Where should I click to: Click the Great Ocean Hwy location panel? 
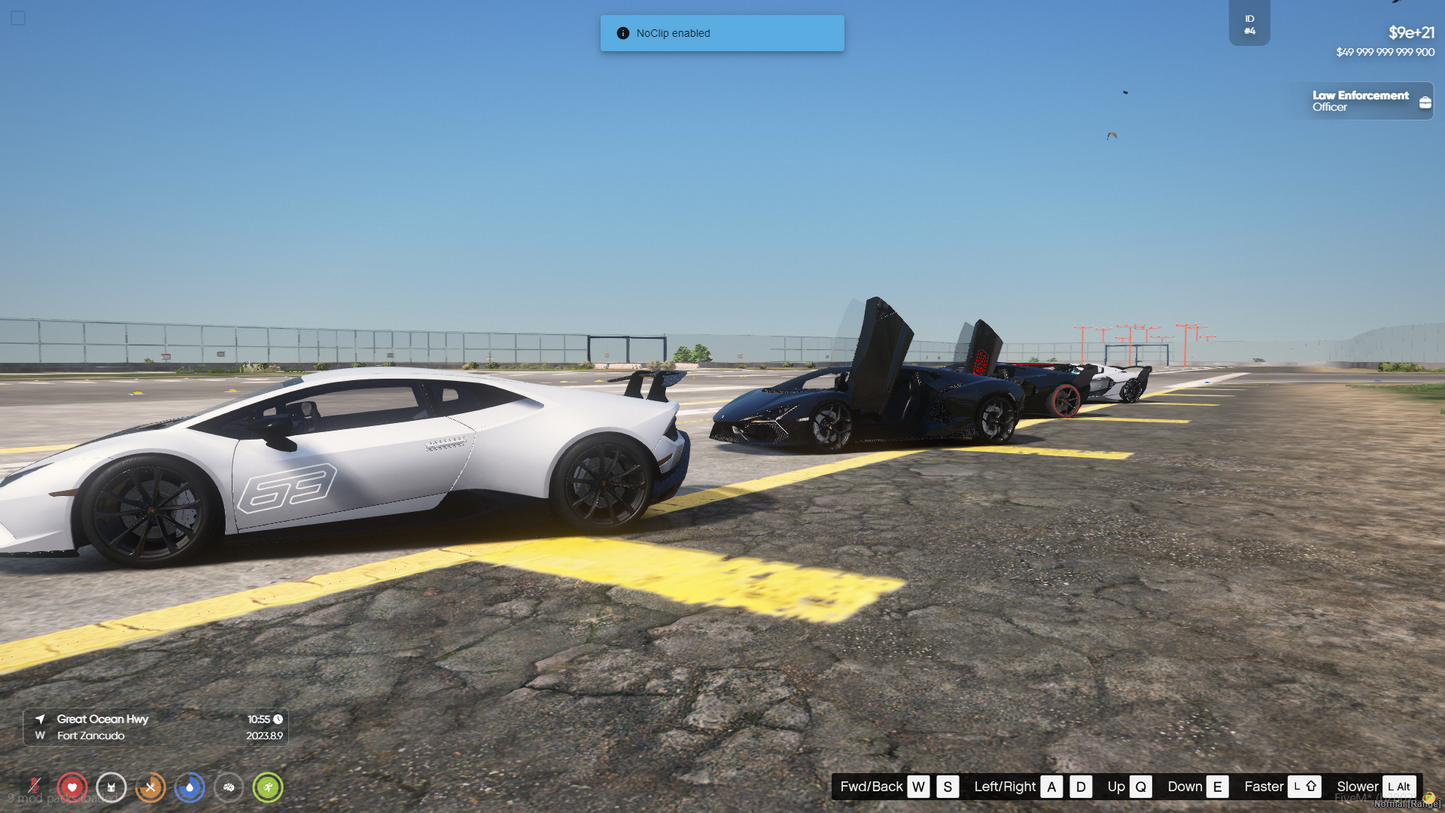tap(156, 727)
